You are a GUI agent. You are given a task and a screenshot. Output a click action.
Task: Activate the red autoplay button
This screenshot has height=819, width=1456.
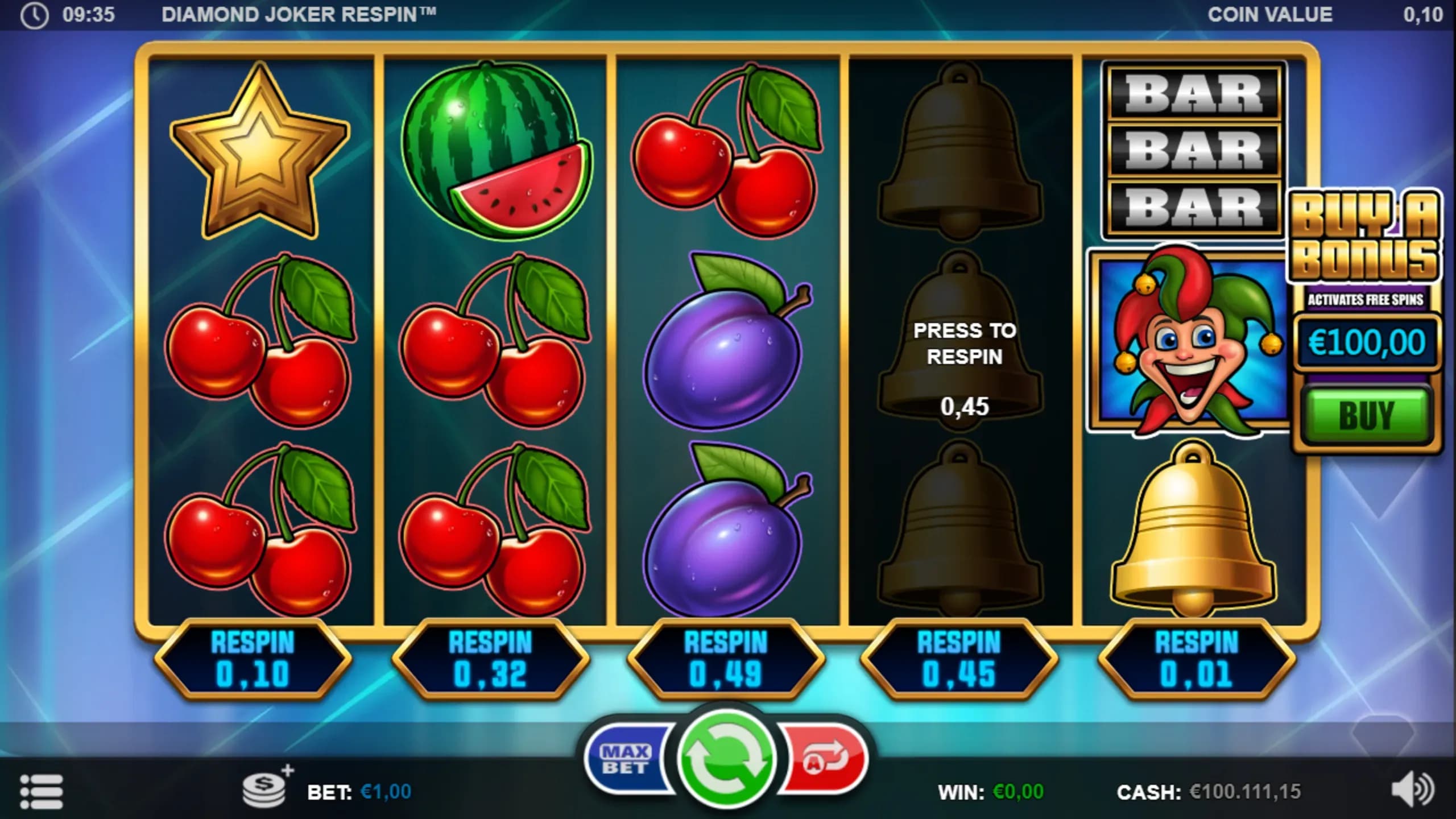825,759
